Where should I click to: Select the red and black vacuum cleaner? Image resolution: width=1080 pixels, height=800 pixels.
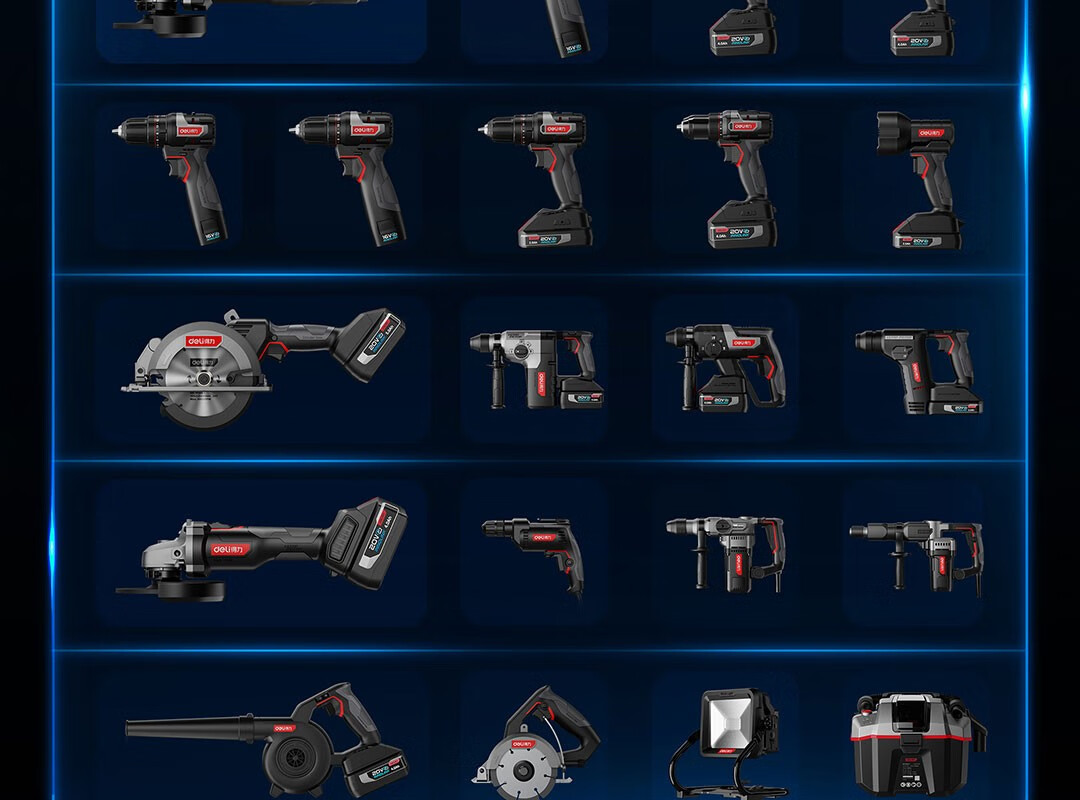coord(915,740)
